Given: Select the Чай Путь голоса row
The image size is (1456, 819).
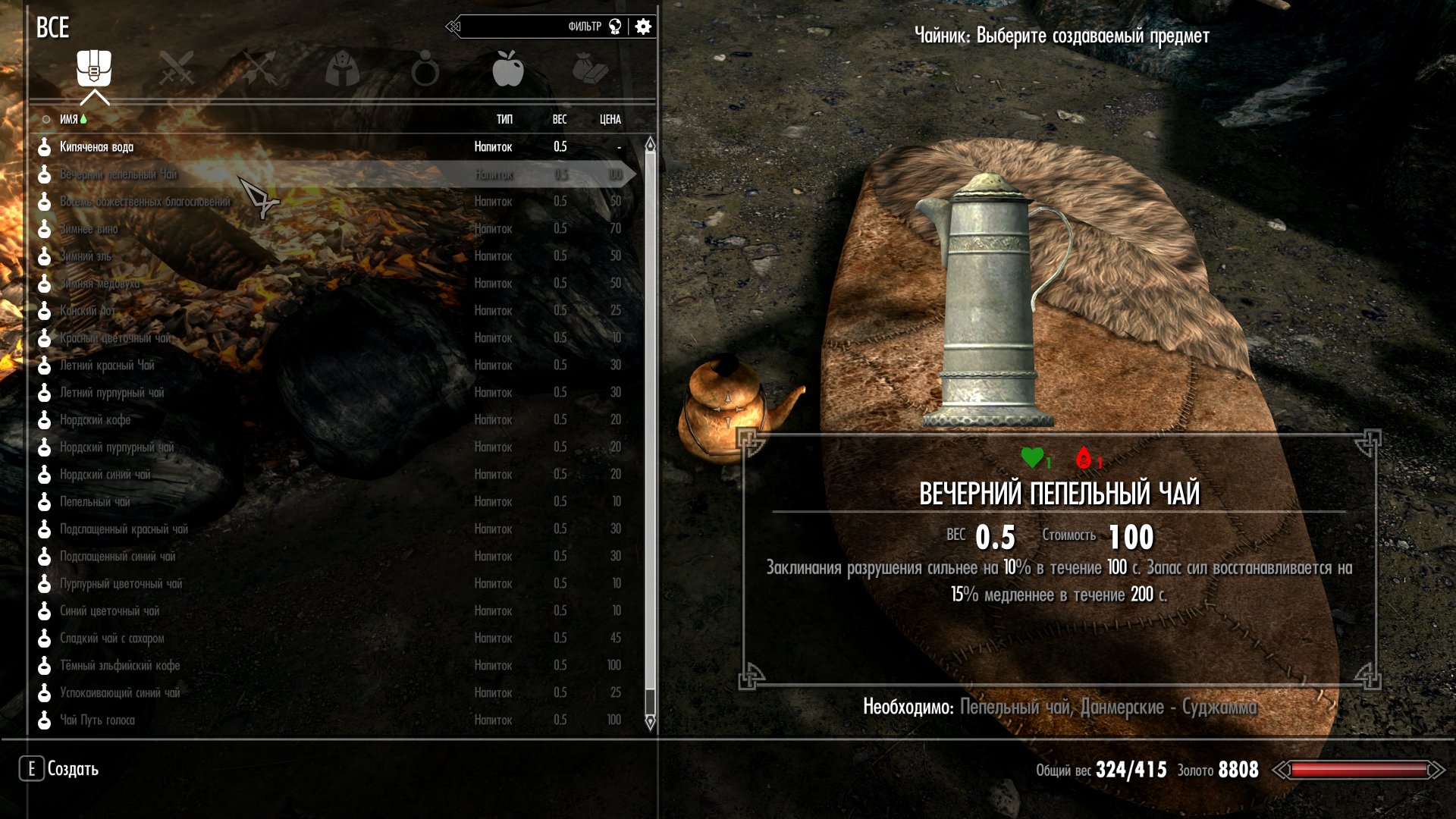Looking at the screenshot, I should click(x=97, y=720).
